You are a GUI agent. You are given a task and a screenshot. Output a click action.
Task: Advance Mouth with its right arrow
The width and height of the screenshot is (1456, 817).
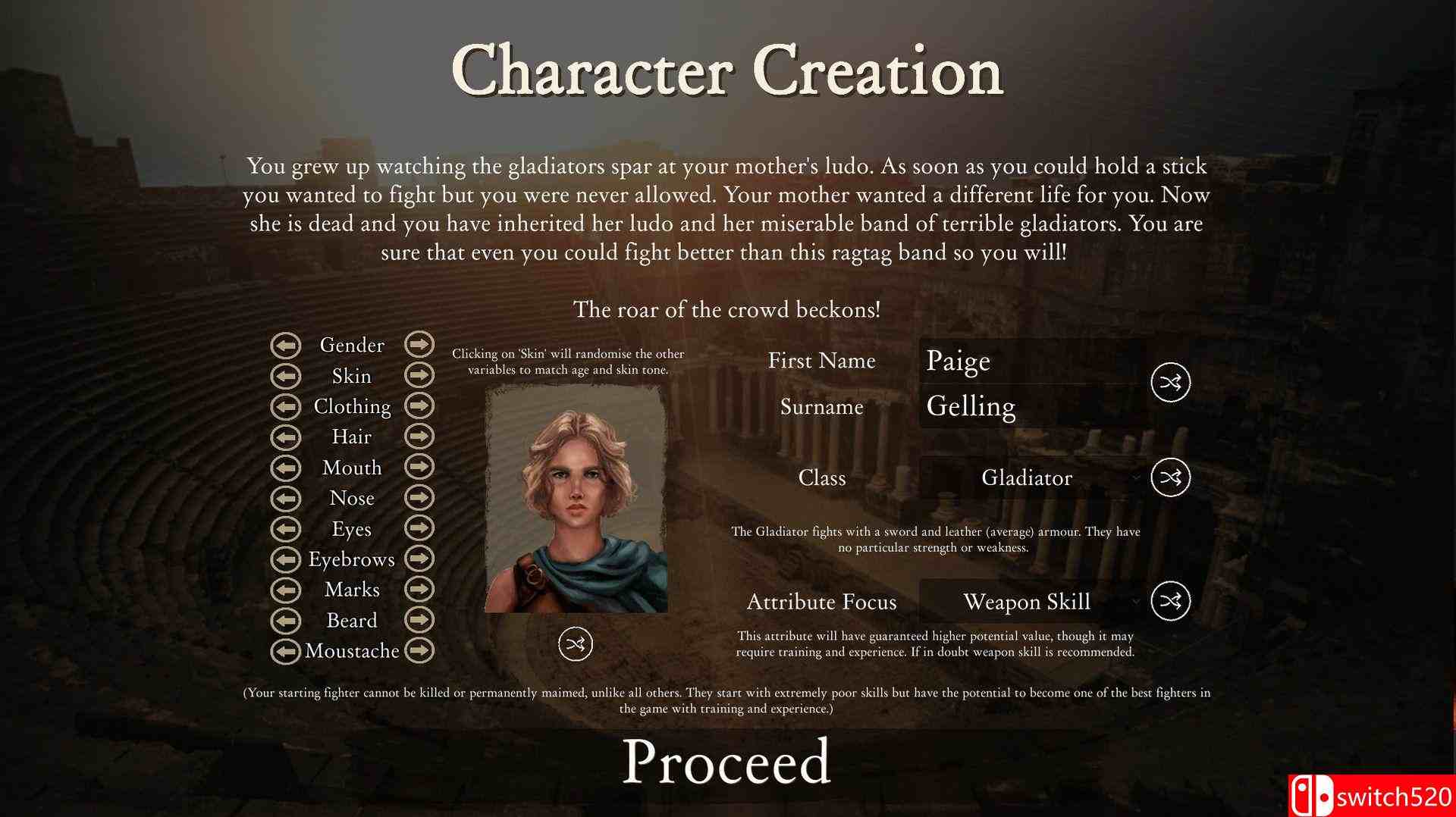coord(419,468)
